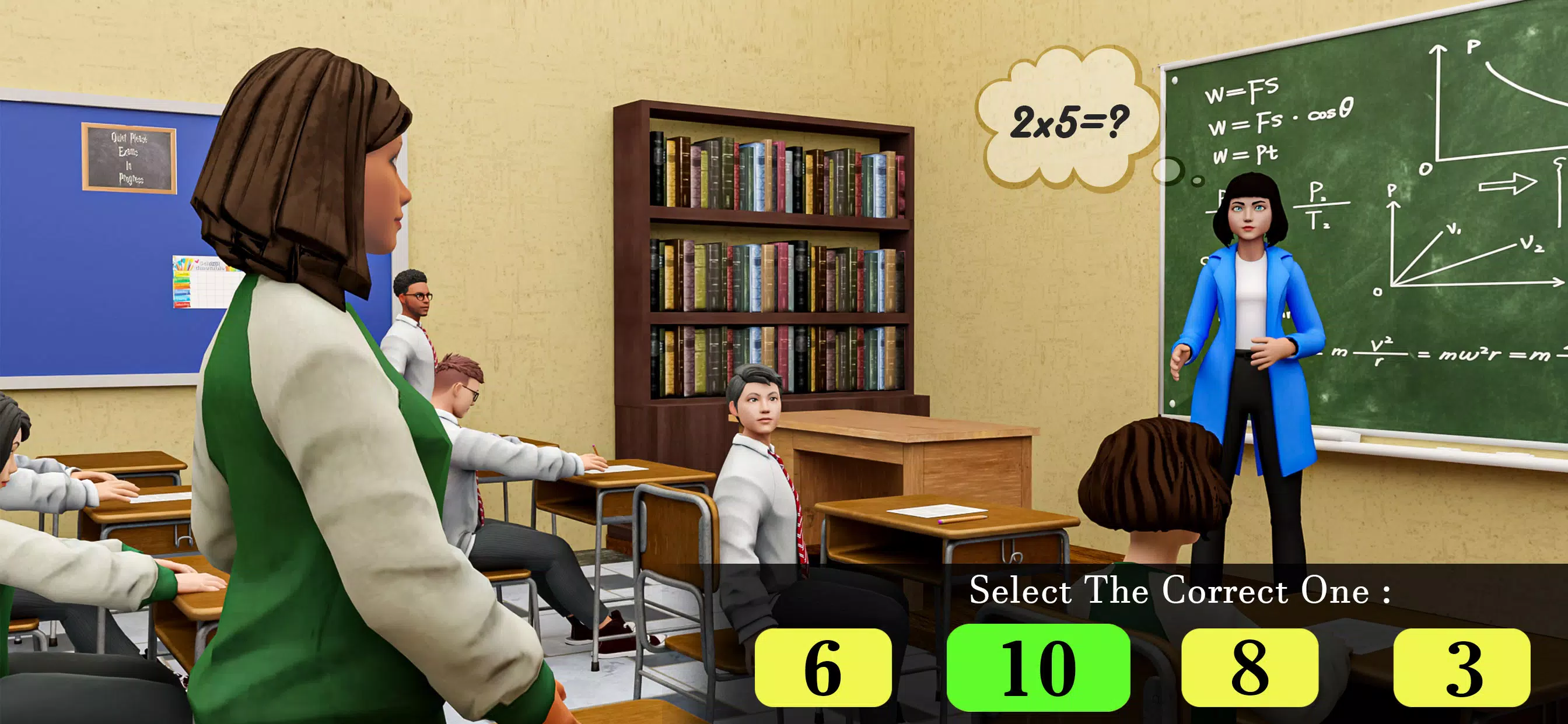The height and width of the screenshot is (724, 1568).
Task: Pick answer 8
Action: (x=1249, y=667)
